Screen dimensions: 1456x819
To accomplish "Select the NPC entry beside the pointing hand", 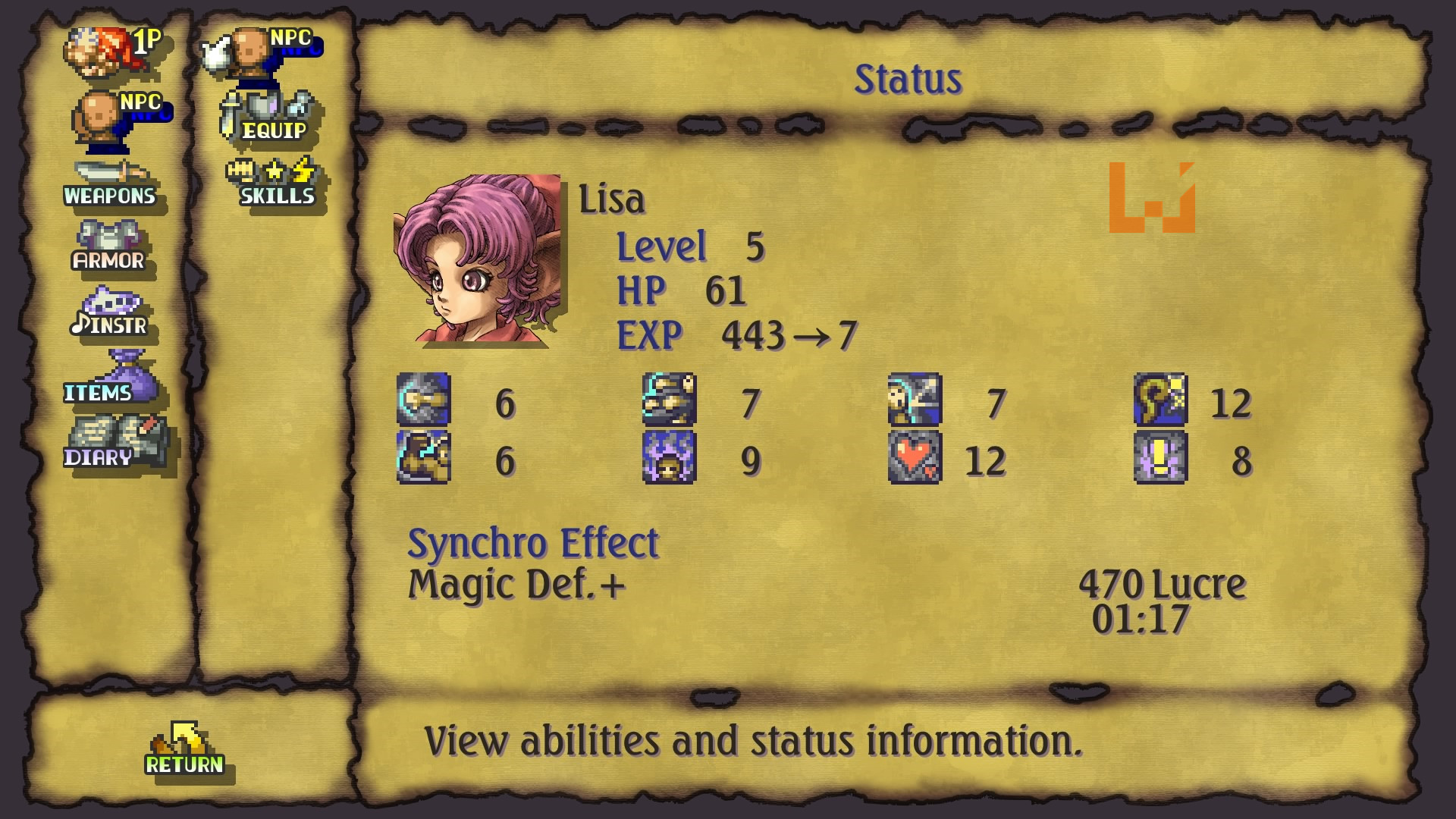I will 271,53.
